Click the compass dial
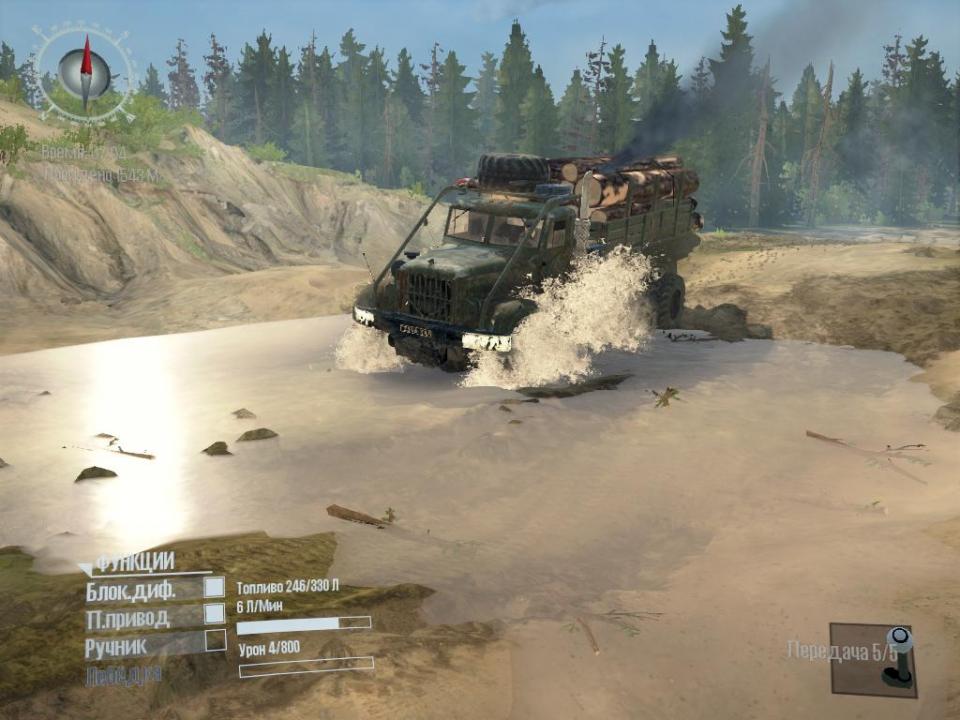960x720 pixels. pos(84,70)
